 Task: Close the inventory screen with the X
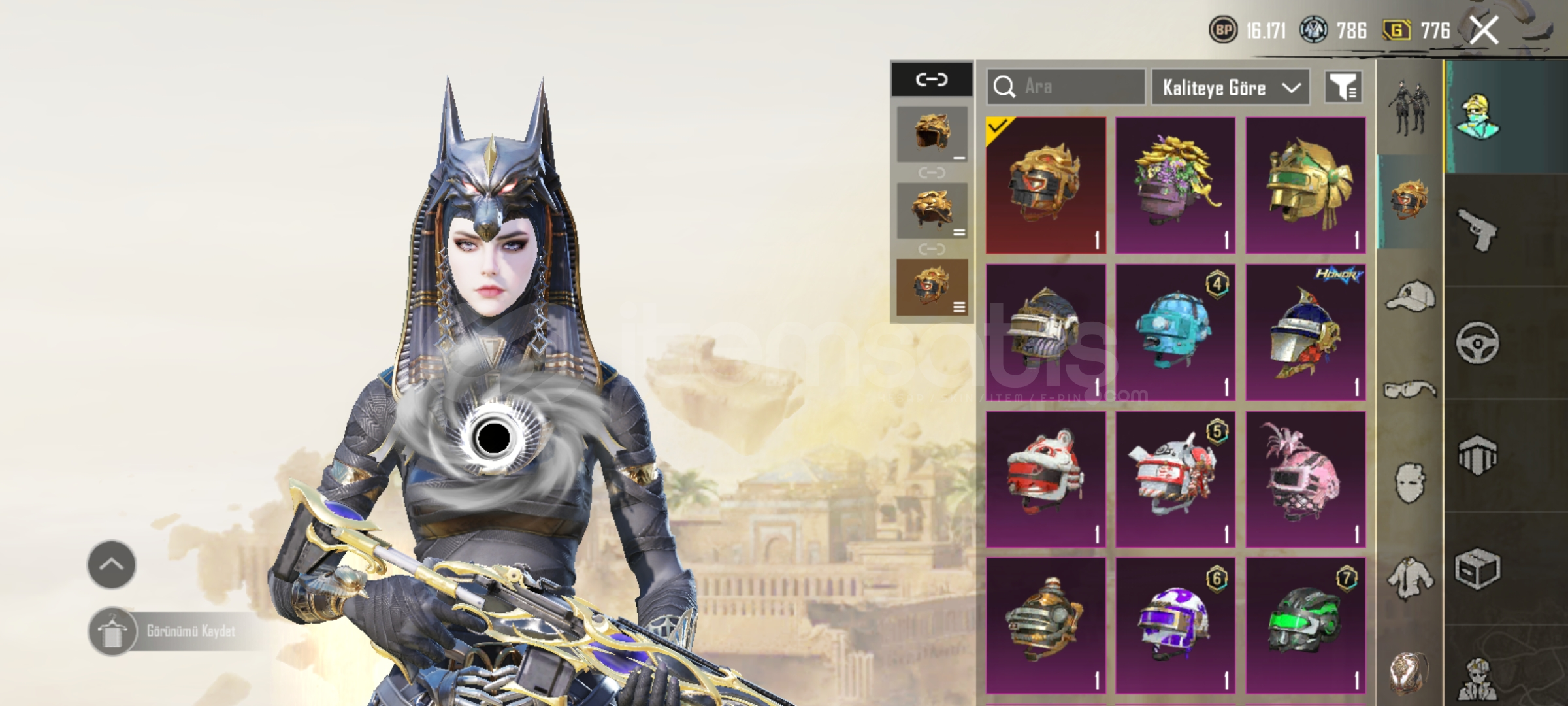pyautogui.click(x=1484, y=30)
